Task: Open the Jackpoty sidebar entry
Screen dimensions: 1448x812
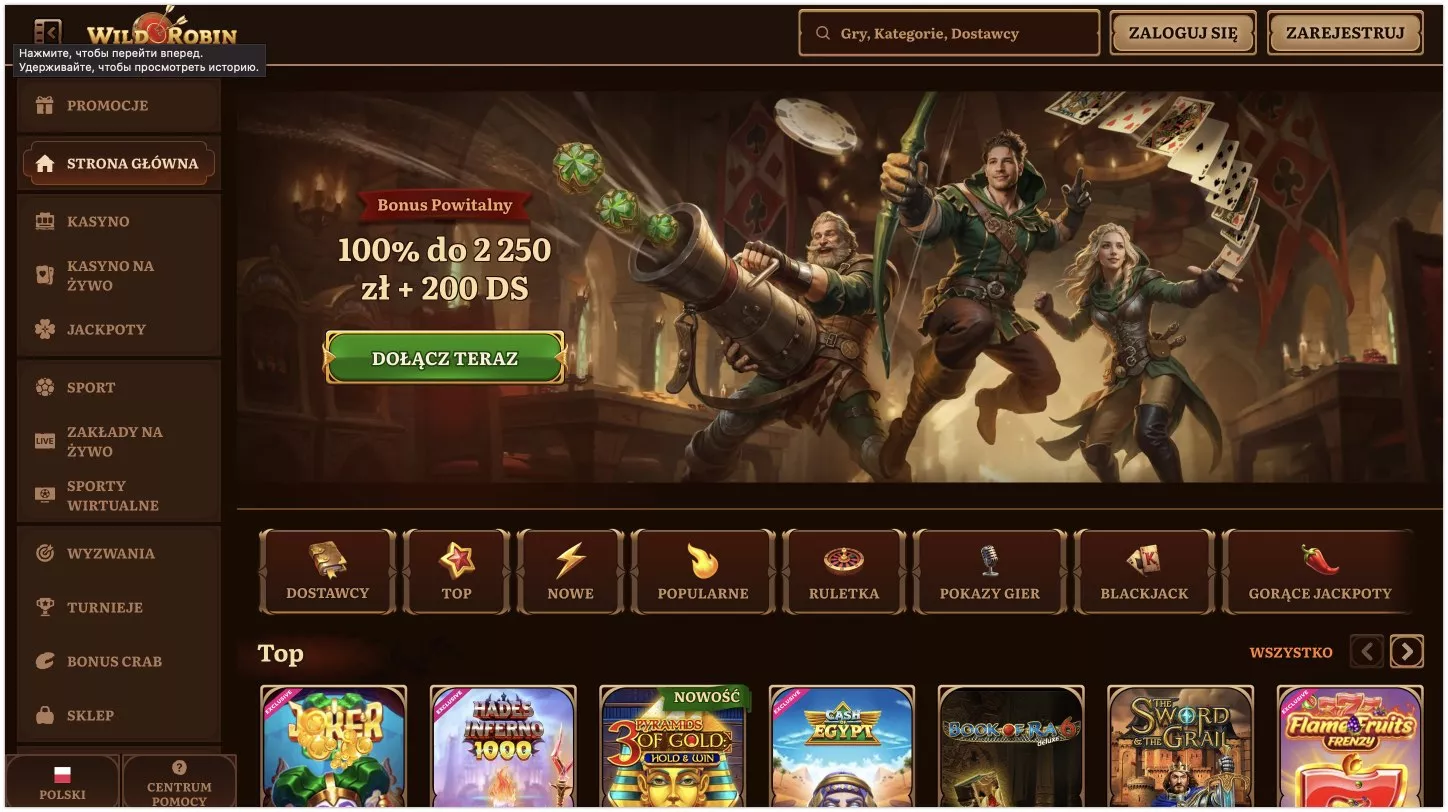Action: point(105,329)
